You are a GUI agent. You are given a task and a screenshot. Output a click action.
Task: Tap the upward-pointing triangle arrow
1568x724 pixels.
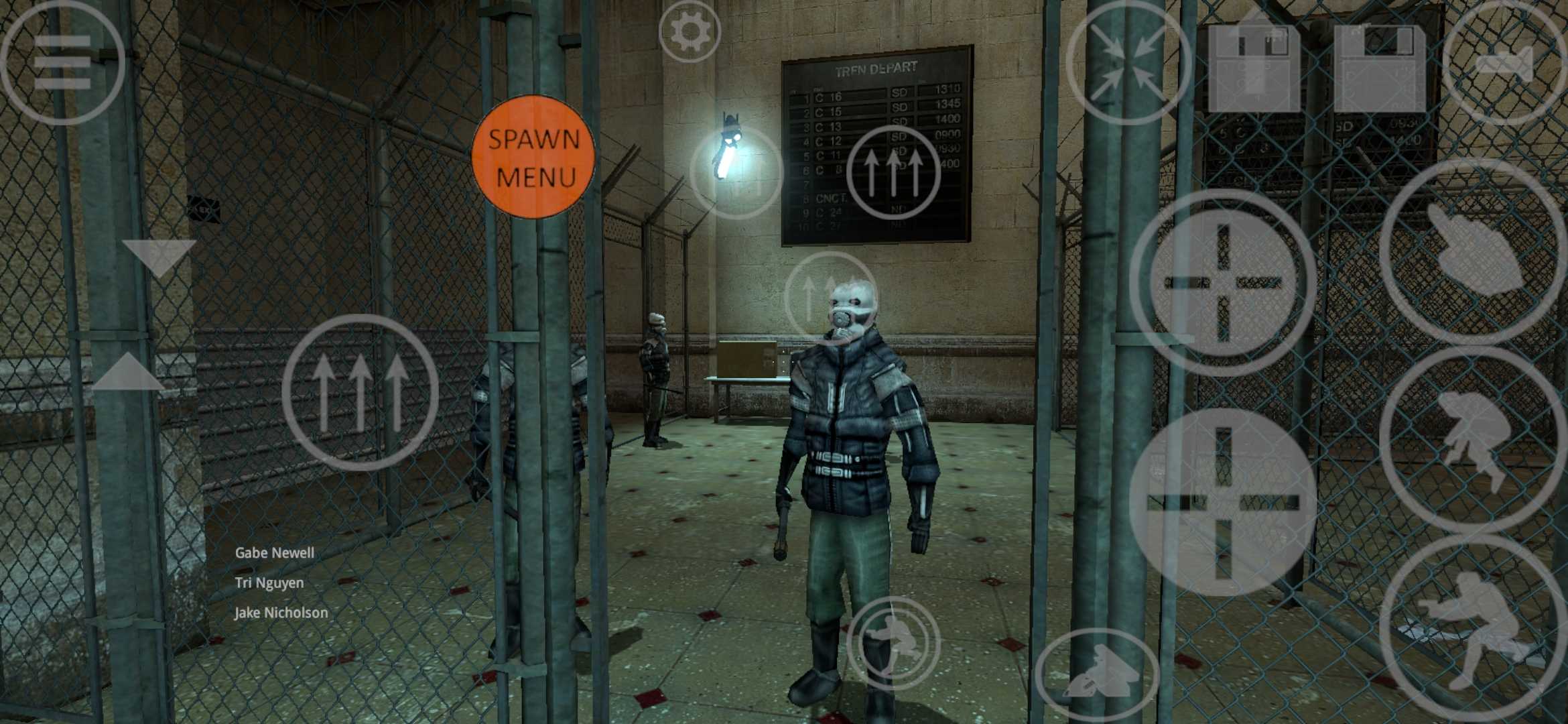(128, 372)
